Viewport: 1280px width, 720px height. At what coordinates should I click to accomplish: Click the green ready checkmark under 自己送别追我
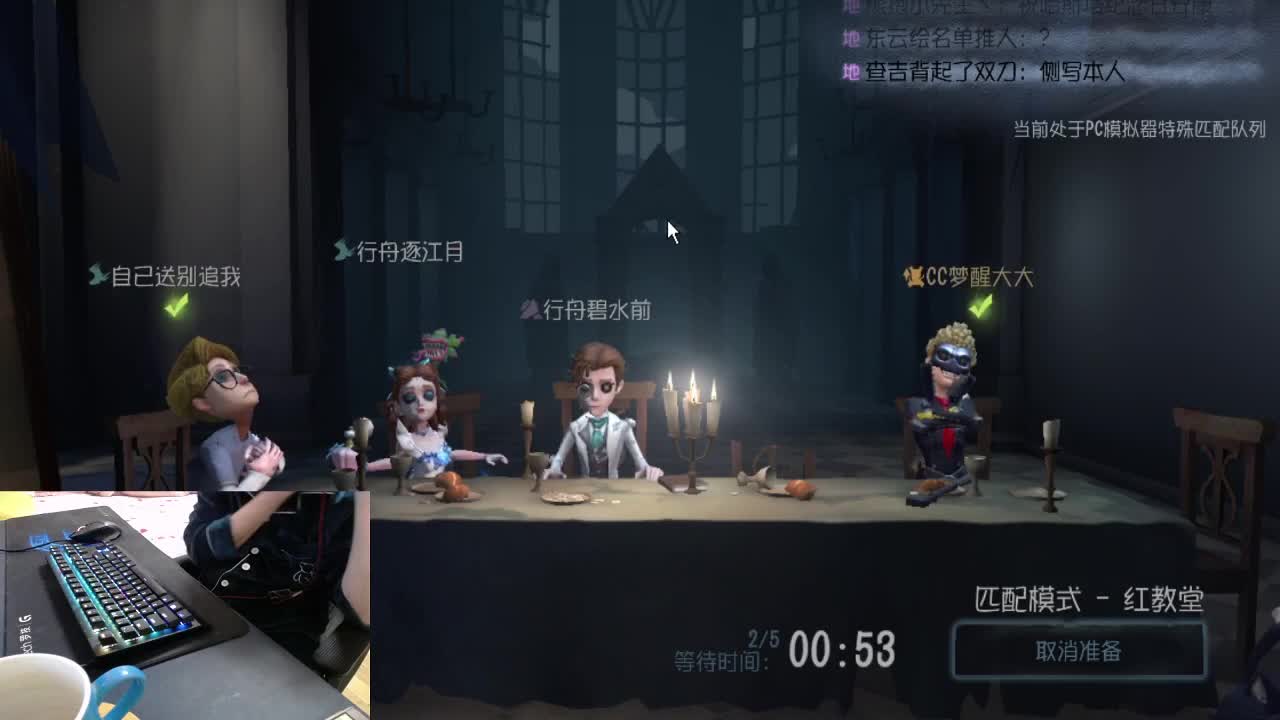click(x=177, y=305)
